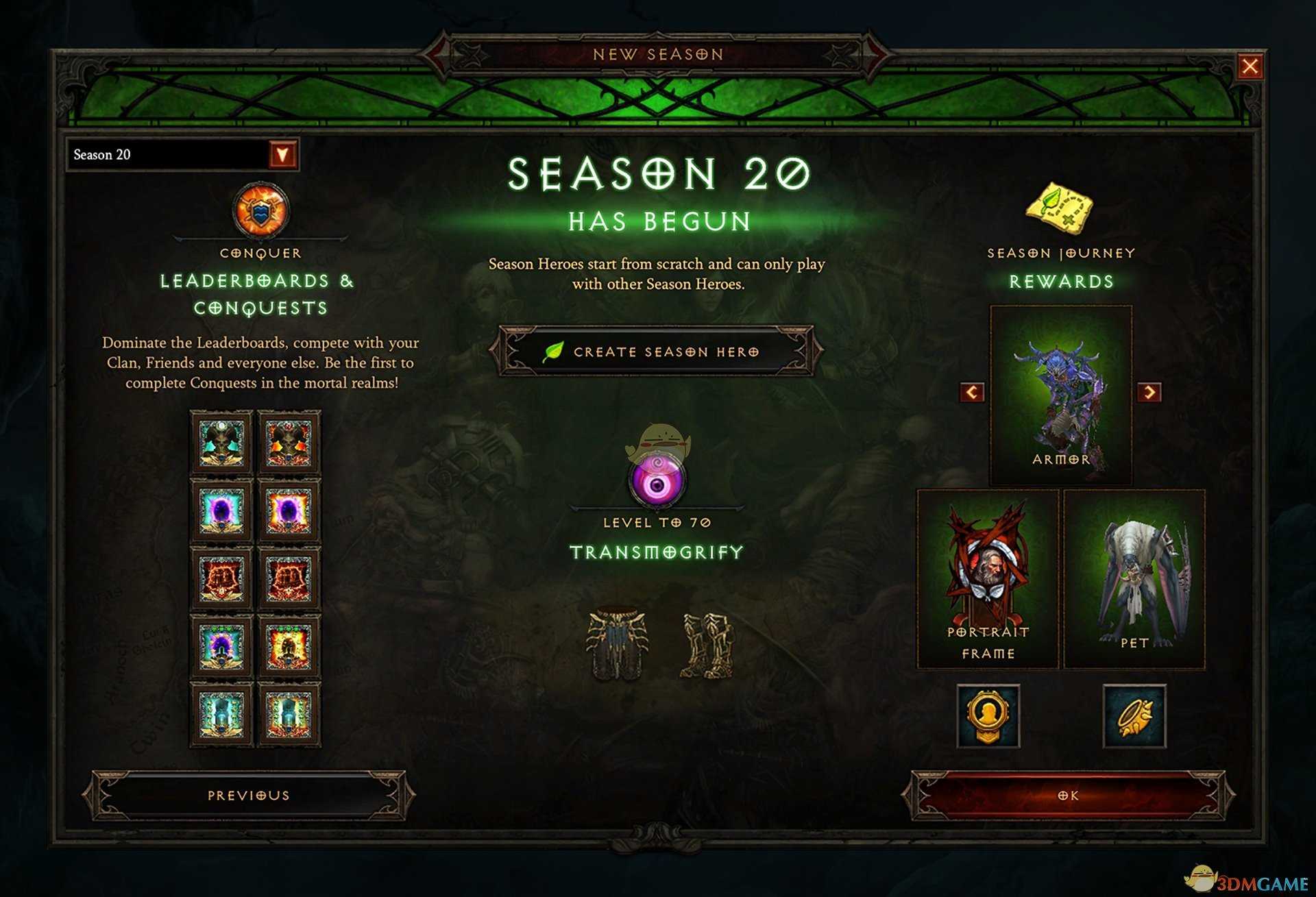This screenshot has width=1316, height=897.
Task: Go back with the Previous button
Action: point(248,796)
